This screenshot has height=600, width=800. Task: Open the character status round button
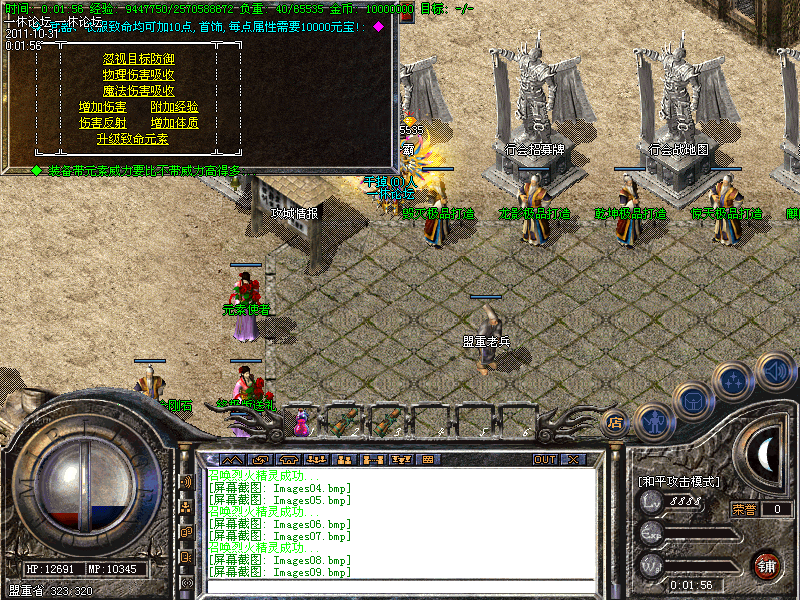point(652,420)
